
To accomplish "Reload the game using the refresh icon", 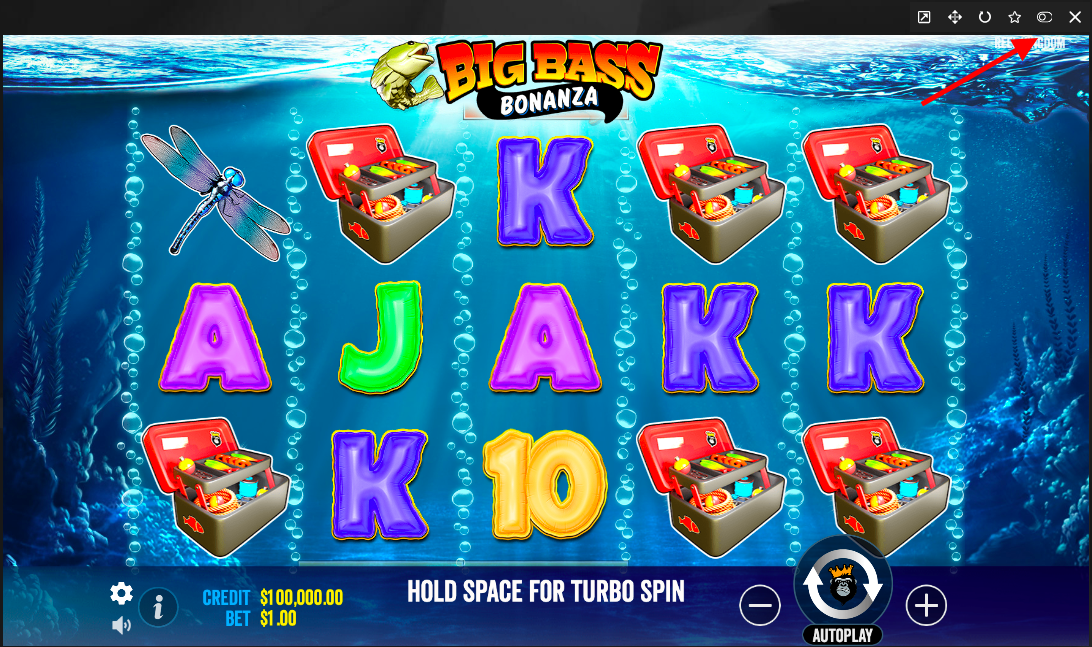I will click(x=984, y=17).
